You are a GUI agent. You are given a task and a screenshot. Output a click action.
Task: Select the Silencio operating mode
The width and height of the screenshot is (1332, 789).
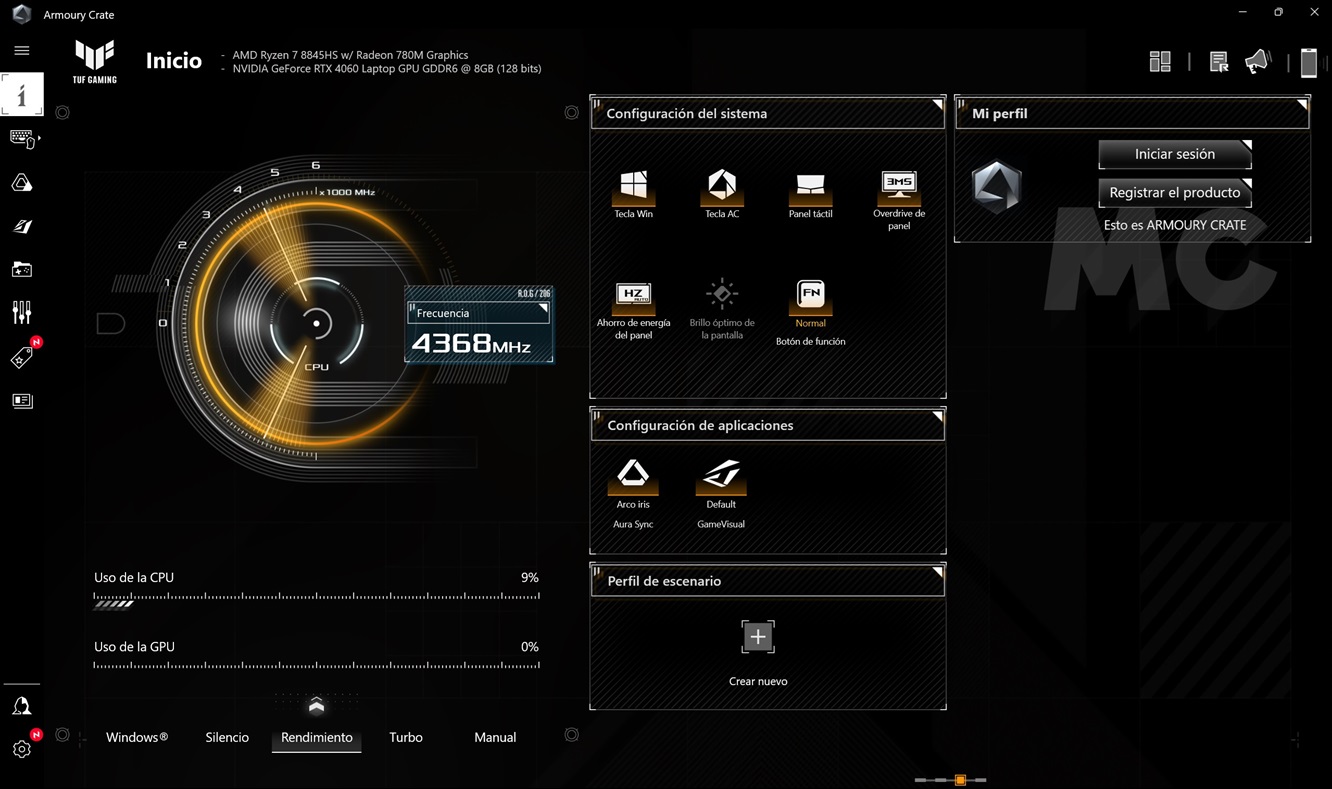point(227,737)
